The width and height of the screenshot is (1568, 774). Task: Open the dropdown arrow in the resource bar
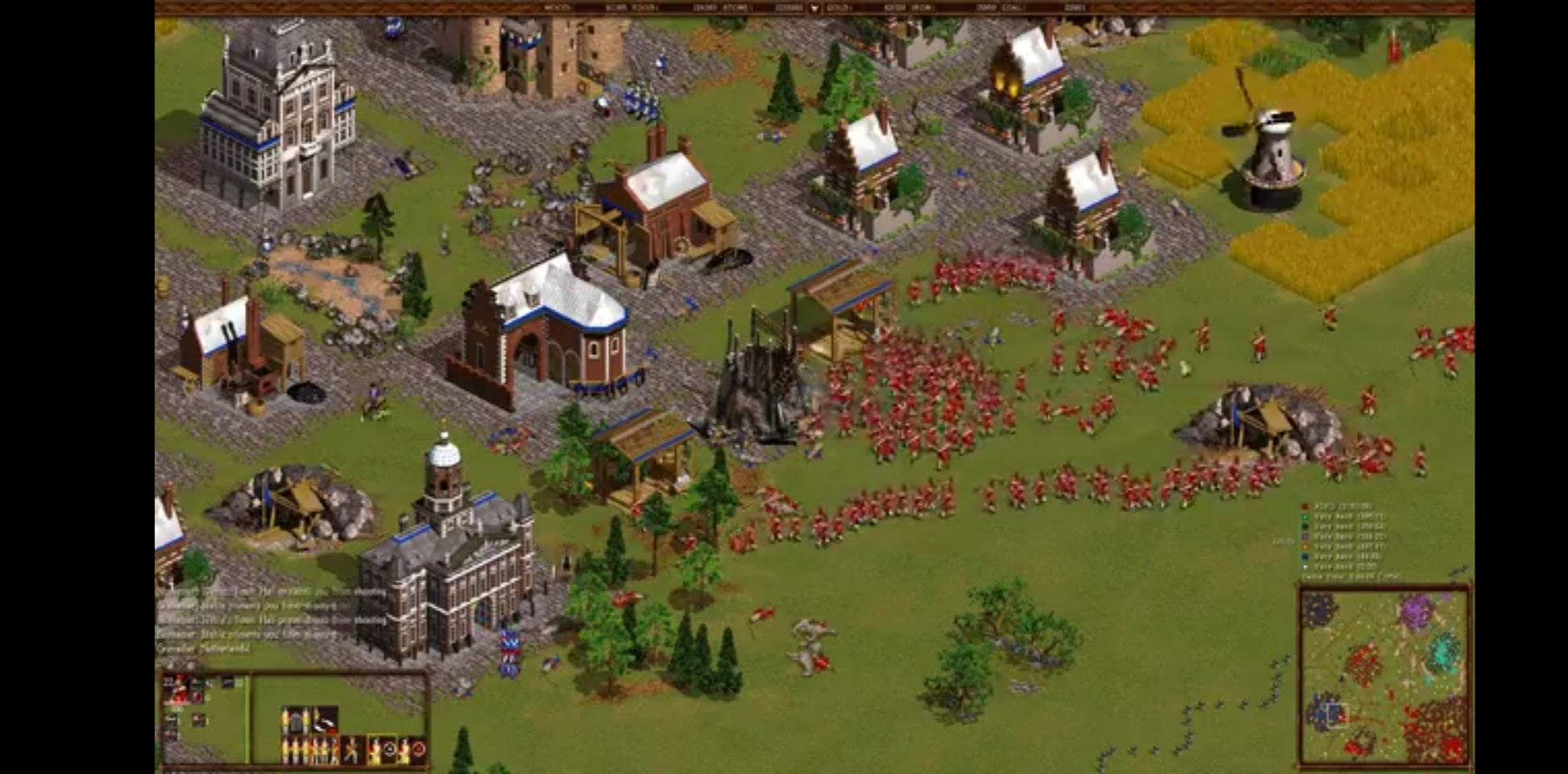pyautogui.click(x=814, y=8)
